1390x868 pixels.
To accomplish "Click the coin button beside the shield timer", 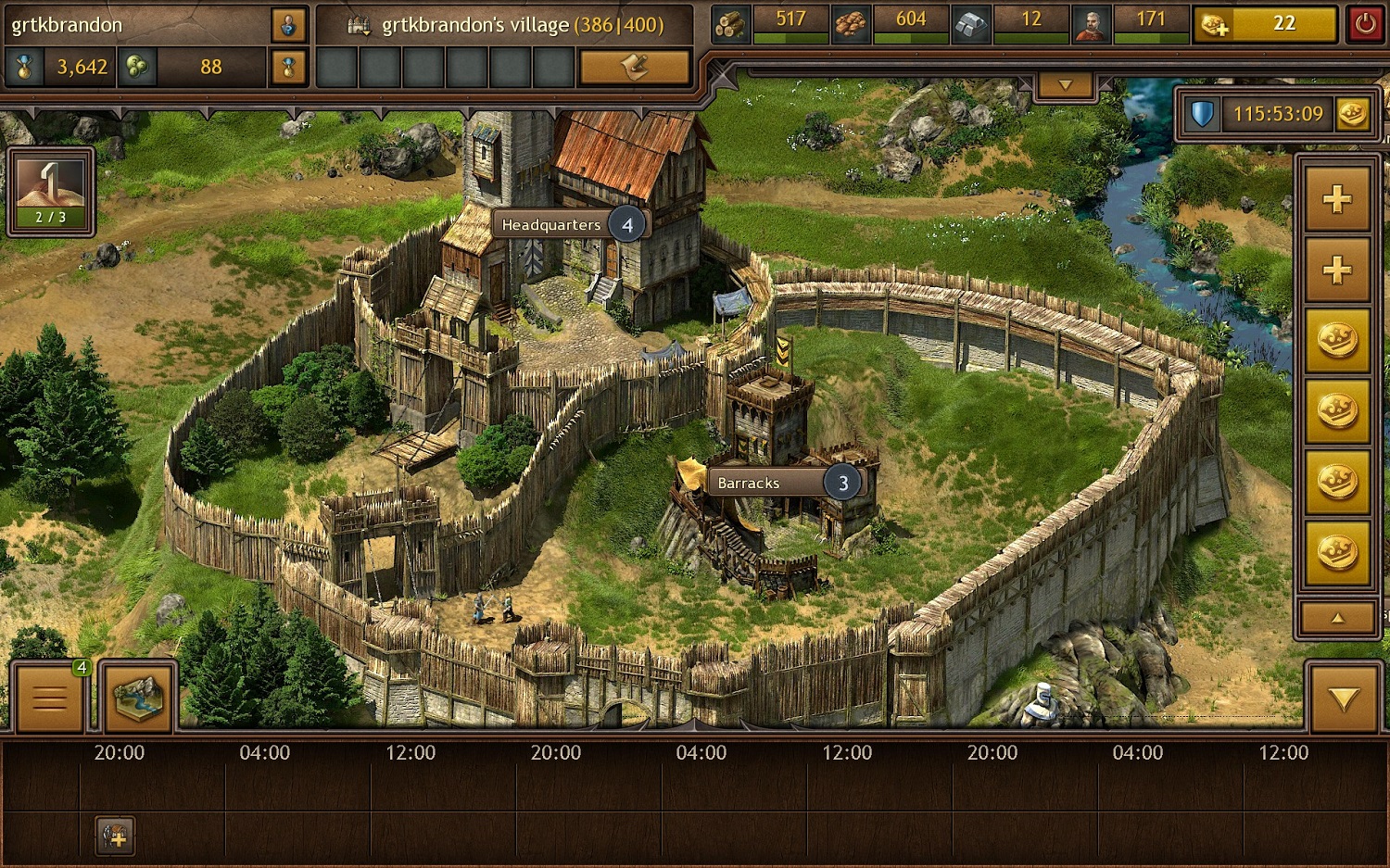I will point(1352,114).
